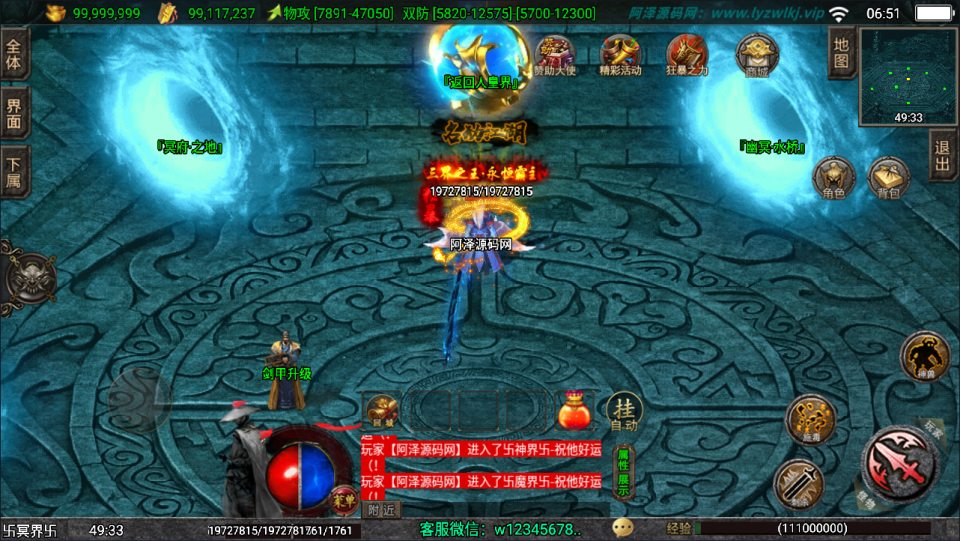Screen dimensions: 960x541
Task: Open the 全体 tab on left edge
Action: (x=15, y=55)
